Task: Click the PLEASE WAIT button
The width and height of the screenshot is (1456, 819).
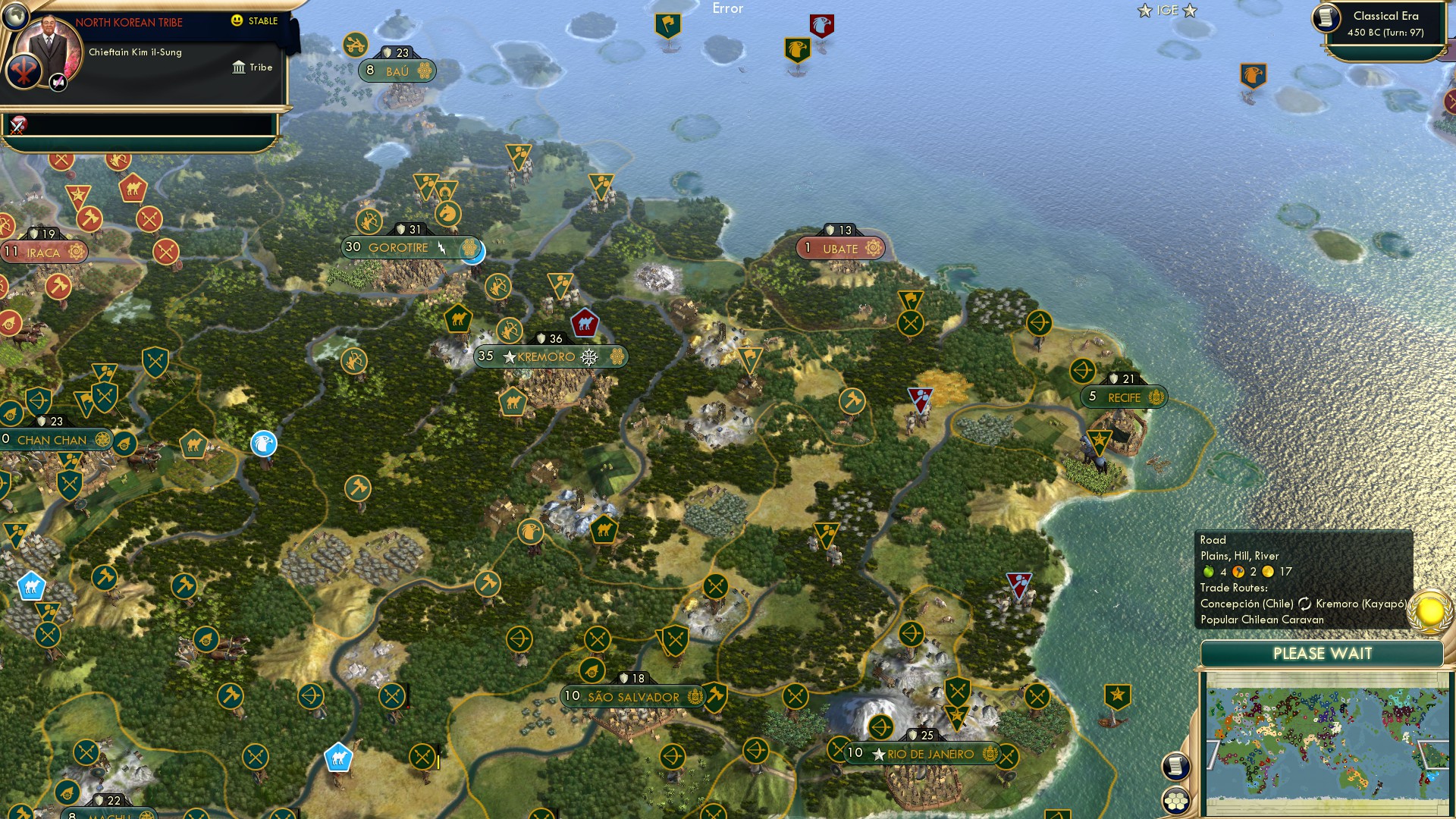Action: 1323,653
